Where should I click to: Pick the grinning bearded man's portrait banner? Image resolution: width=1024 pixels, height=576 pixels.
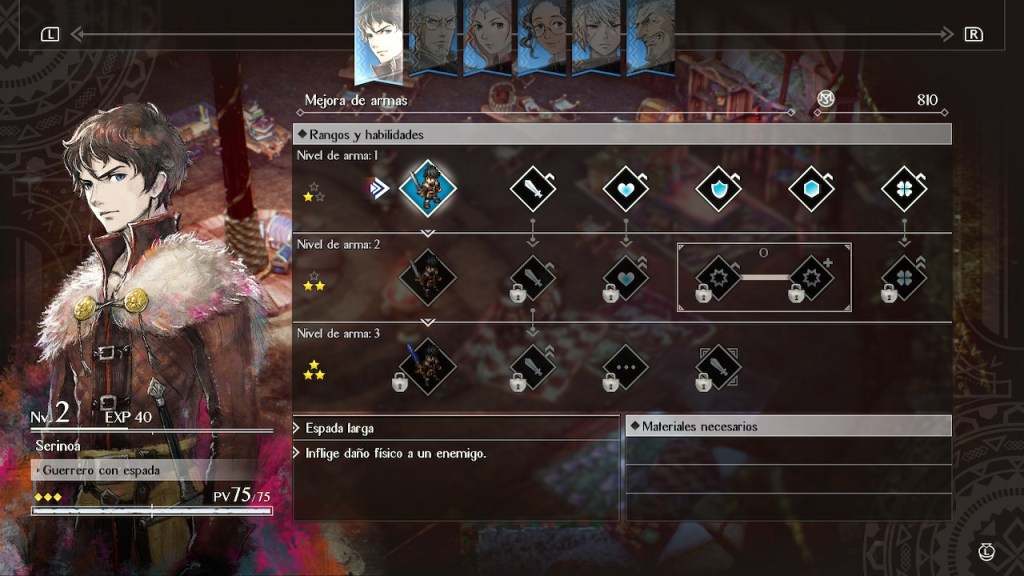[650, 37]
